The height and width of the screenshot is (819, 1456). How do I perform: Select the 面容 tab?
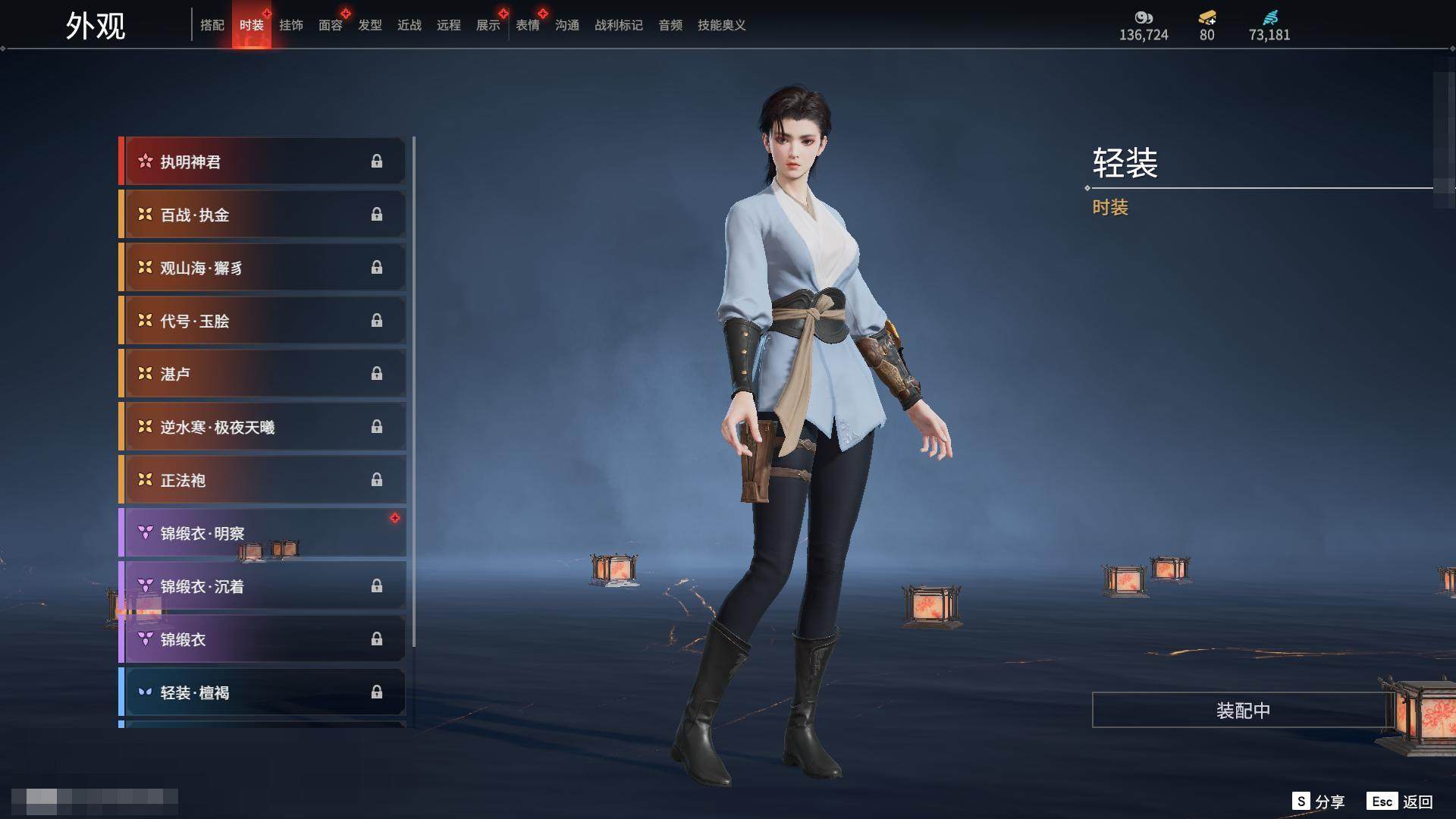[x=331, y=26]
